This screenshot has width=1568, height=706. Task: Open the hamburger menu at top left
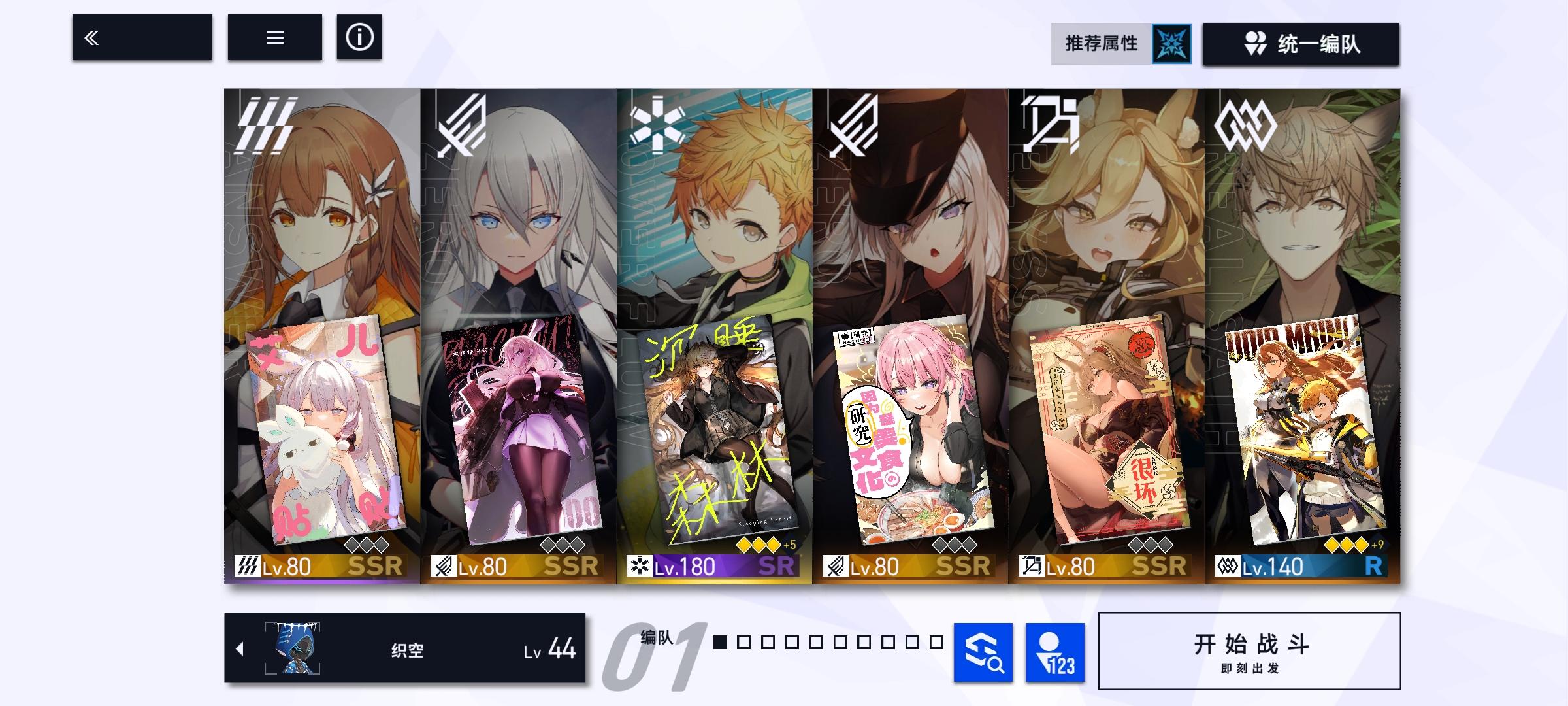click(274, 39)
